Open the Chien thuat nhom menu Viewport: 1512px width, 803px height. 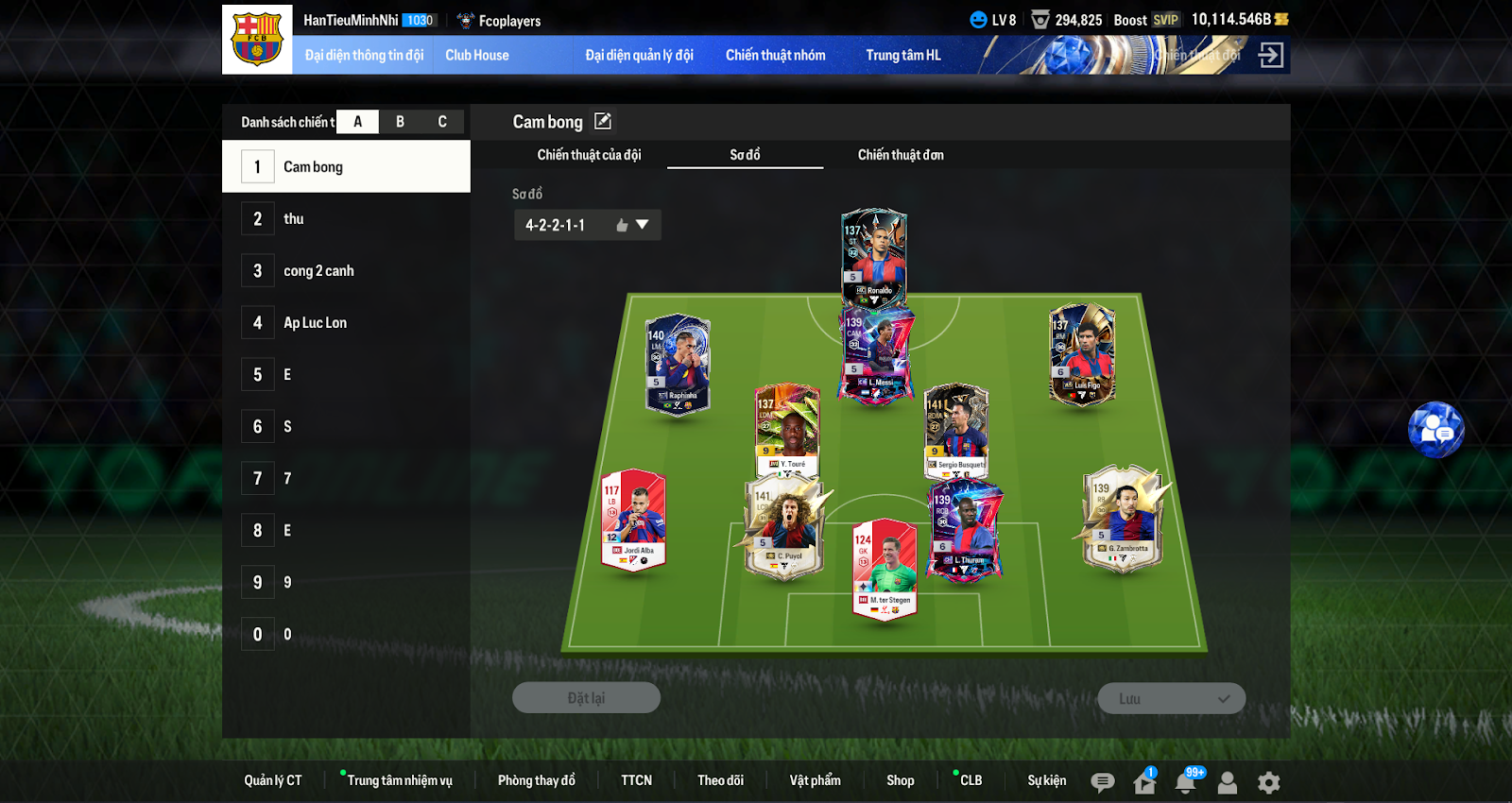click(x=775, y=55)
